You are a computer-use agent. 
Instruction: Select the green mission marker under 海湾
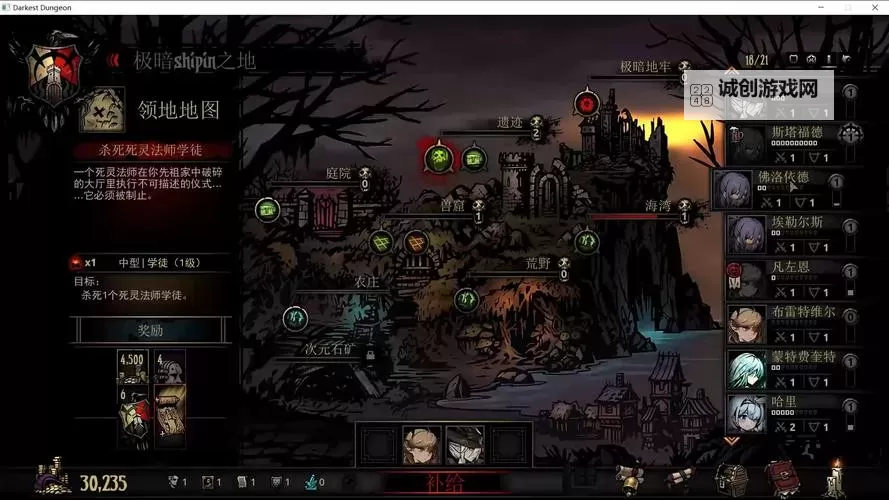click(x=586, y=240)
